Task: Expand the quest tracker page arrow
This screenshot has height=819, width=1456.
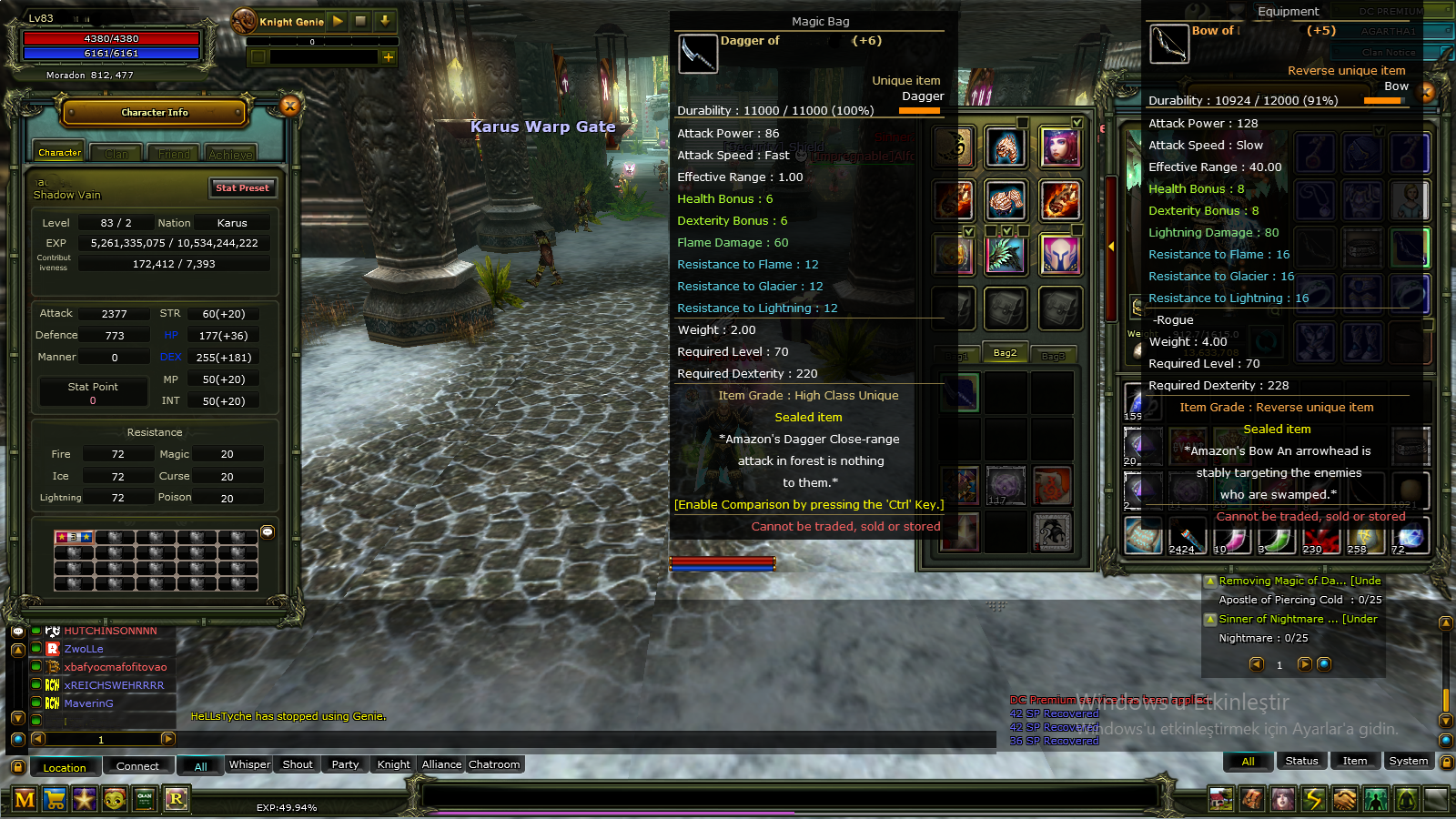Action: 1304,664
